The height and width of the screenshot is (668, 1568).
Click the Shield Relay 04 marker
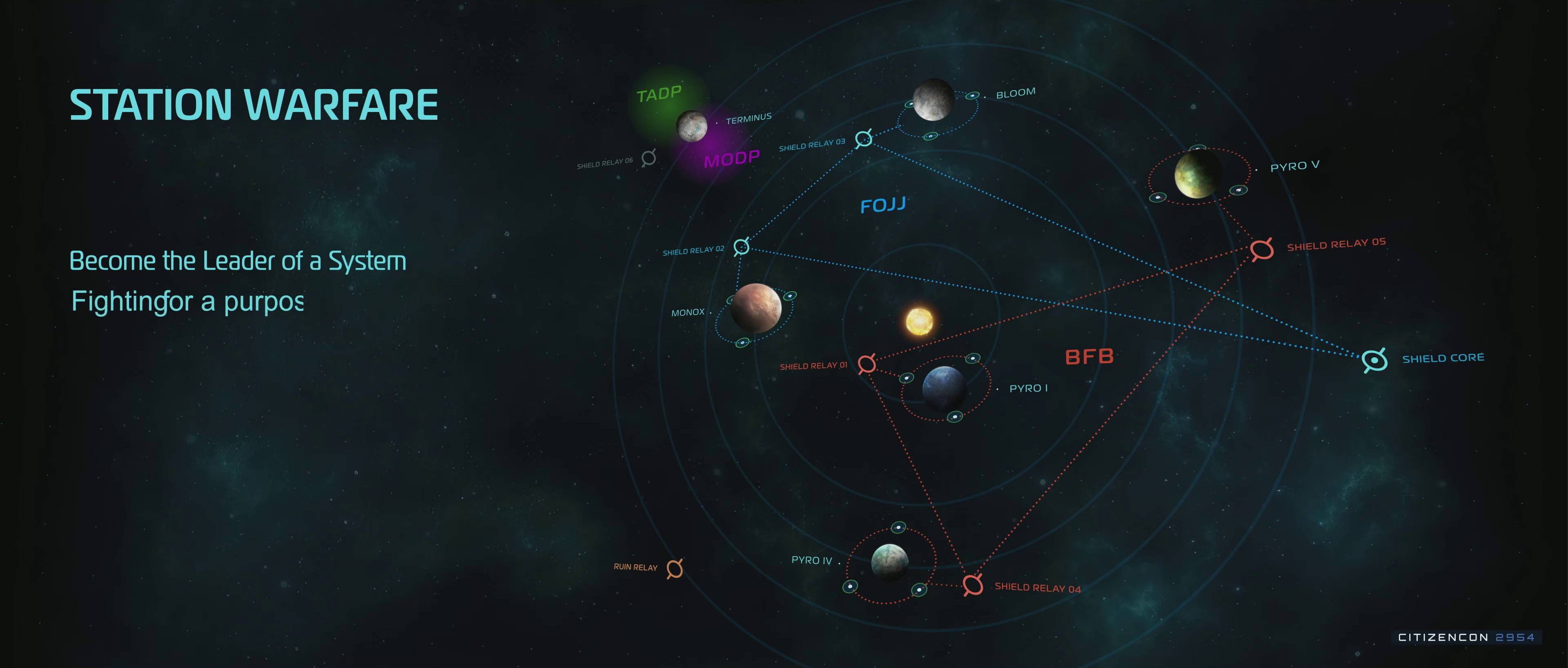[x=973, y=585]
